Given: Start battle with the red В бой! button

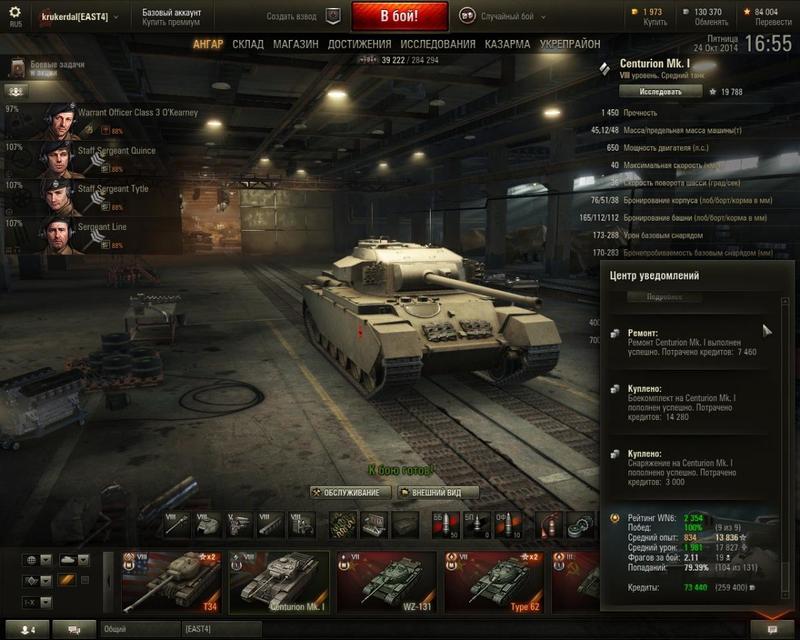Looking at the screenshot, I should pyautogui.click(x=399, y=17).
